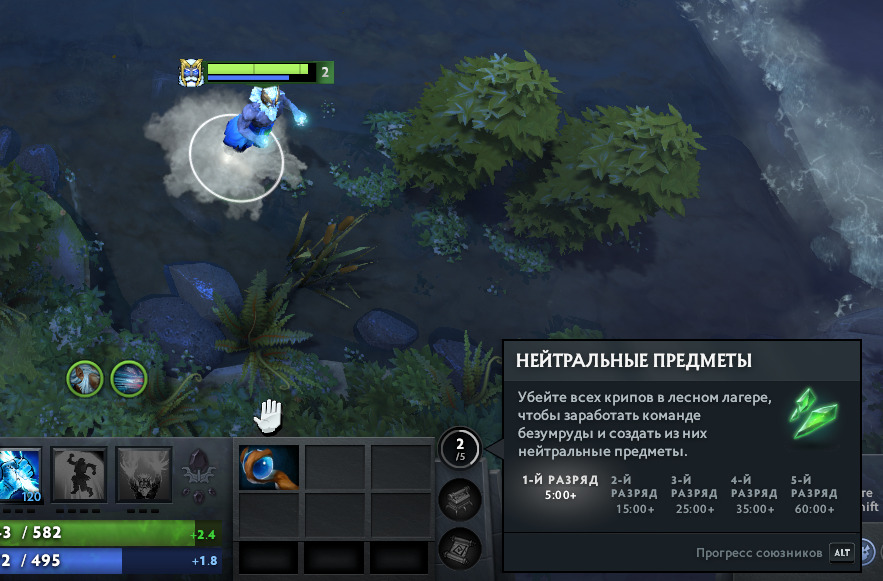Click the hero portrait buff icon
Screen dimensions: 883x581
(x=85, y=379)
